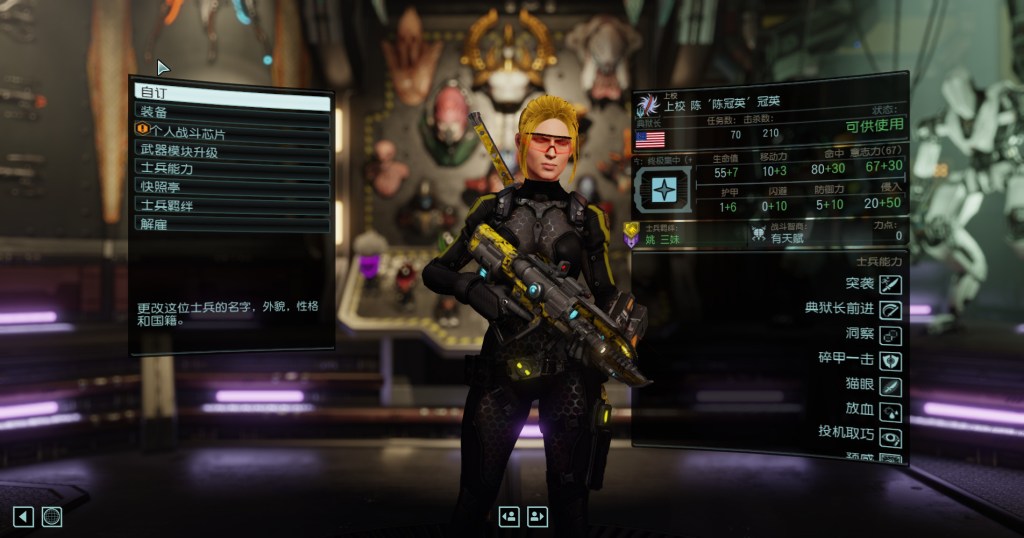Image resolution: width=1024 pixels, height=538 pixels.
Task: Click the back arrow button
Action: coord(23,516)
